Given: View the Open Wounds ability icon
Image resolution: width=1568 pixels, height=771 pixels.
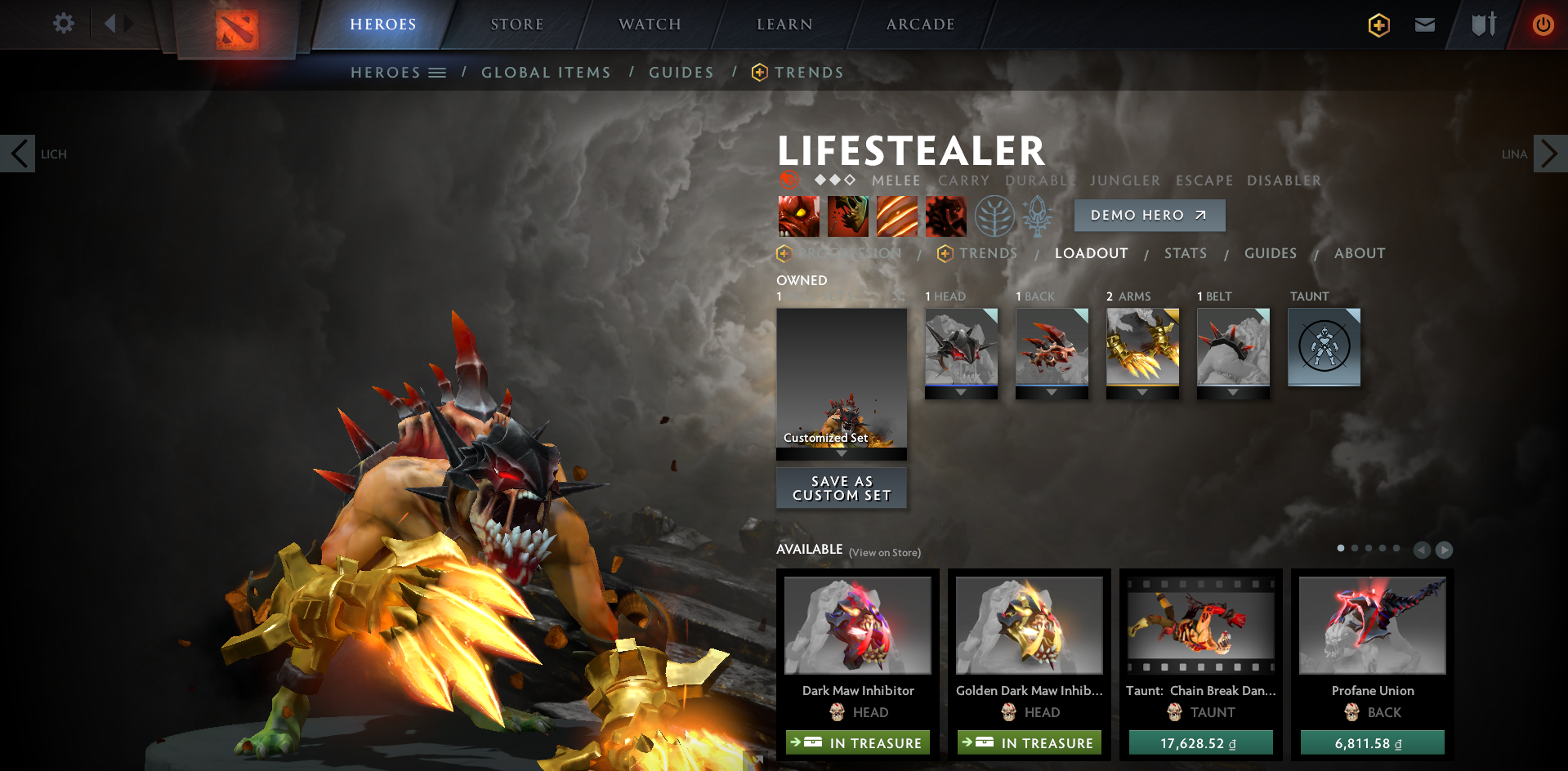Looking at the screenshot, I should [x=848, y=216].
